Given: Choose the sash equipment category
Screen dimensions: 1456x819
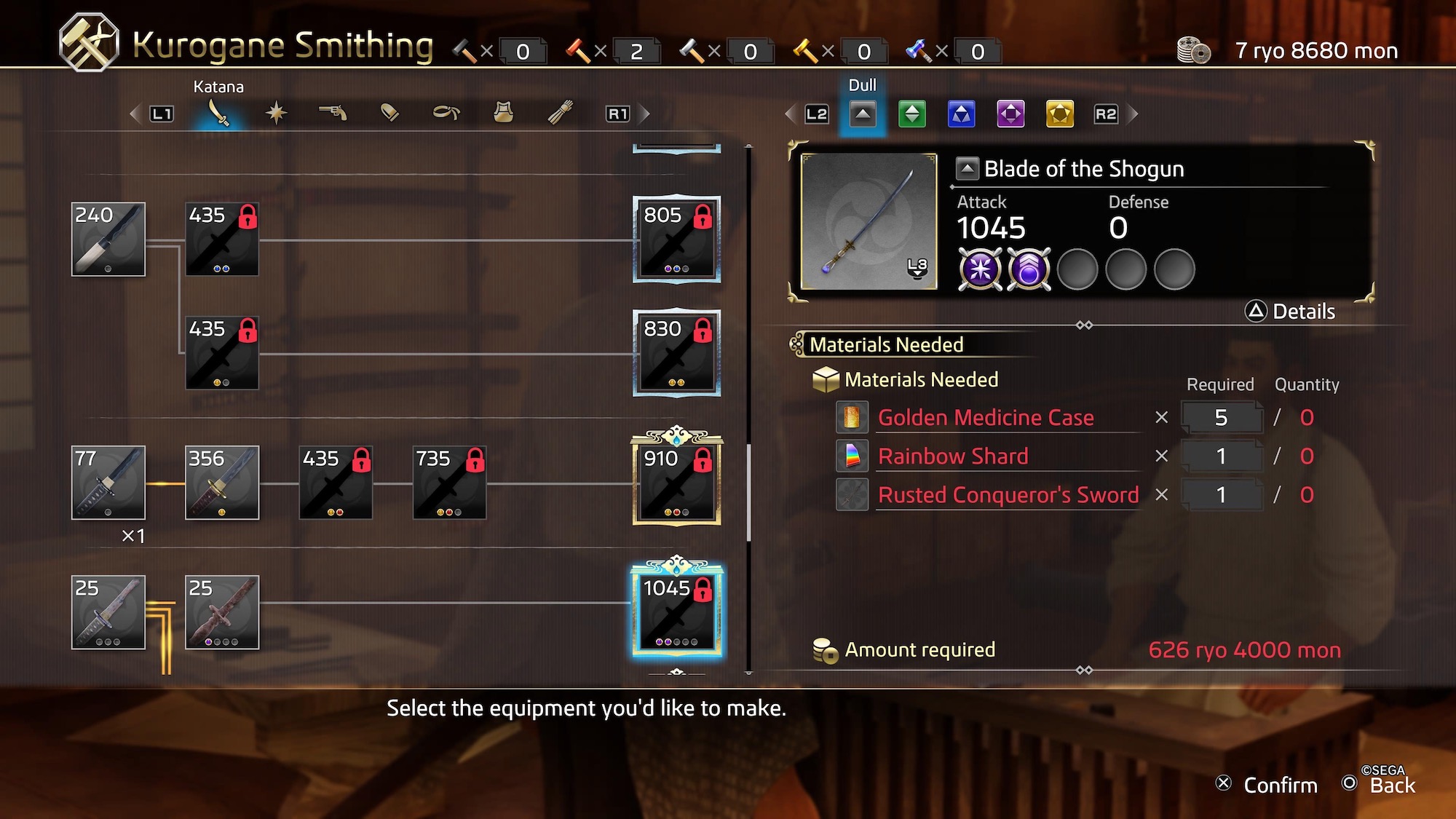Looking at the screenshot, I should 444,113.
